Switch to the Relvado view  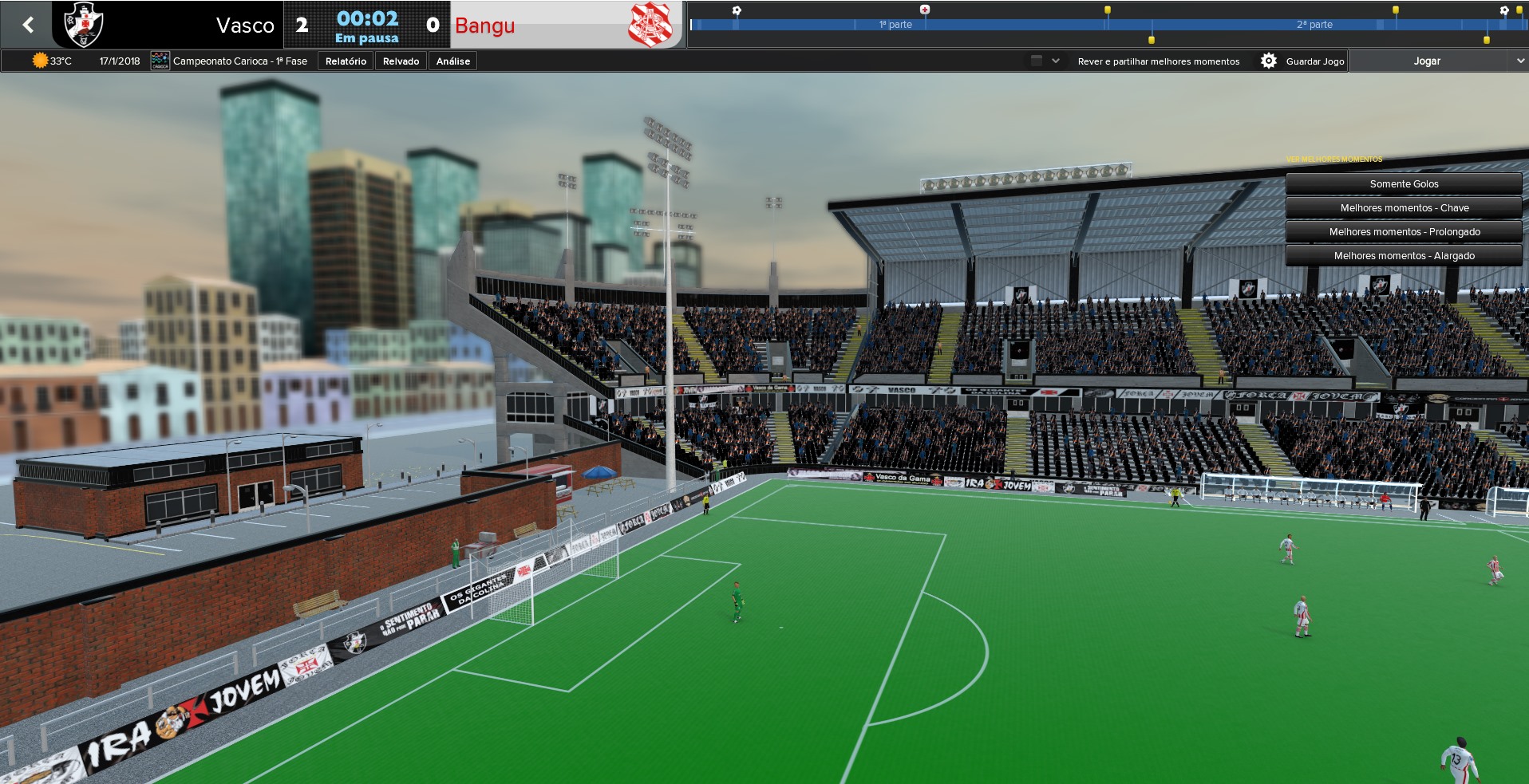point(401,61)
